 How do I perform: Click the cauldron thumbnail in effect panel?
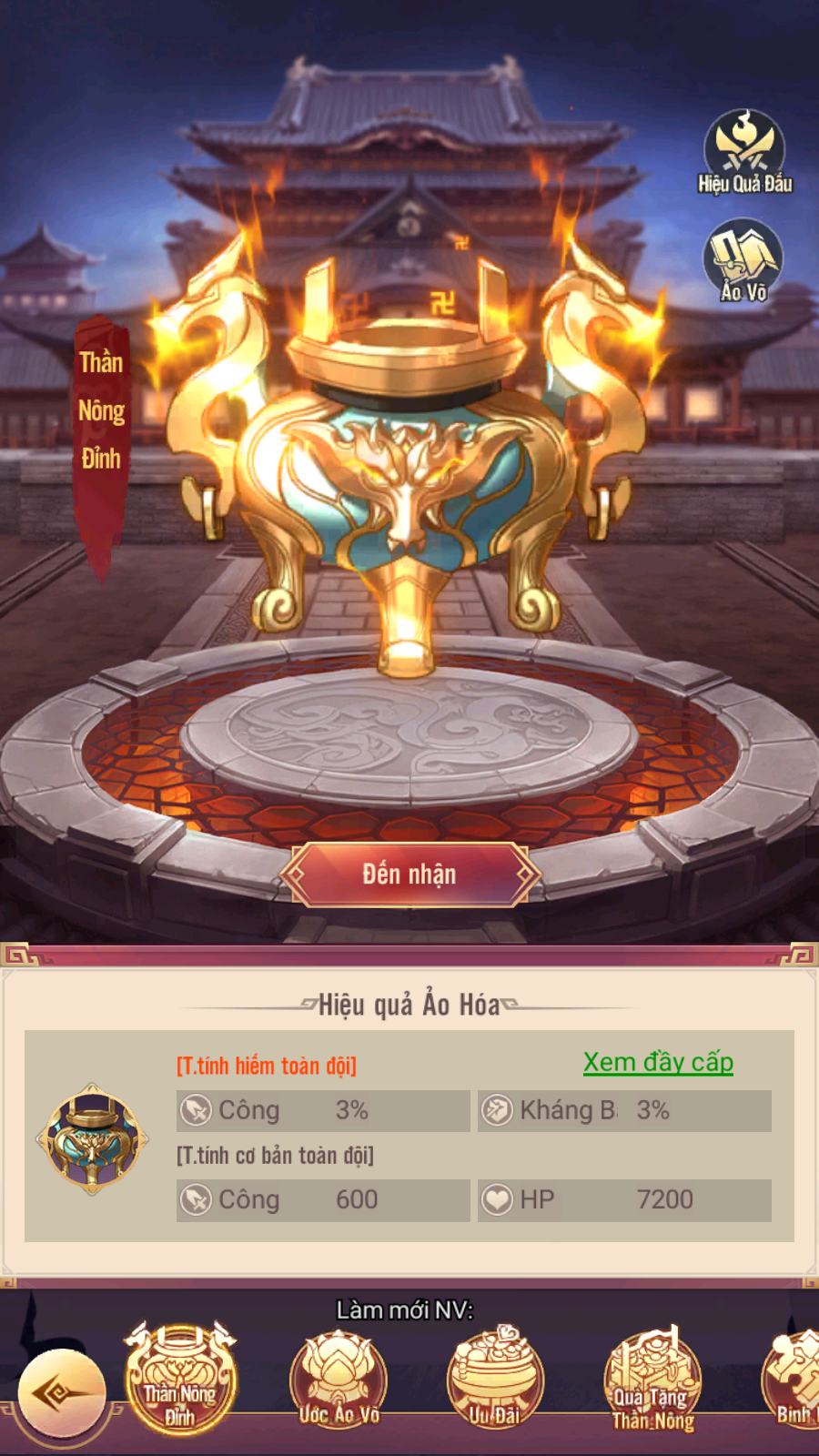click(x=92, y=1137)
